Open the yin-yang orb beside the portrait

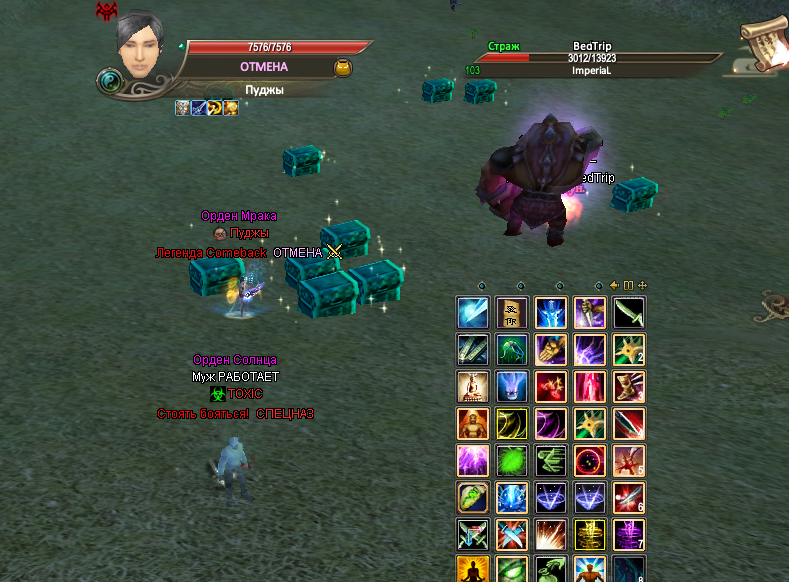(110, 81)
